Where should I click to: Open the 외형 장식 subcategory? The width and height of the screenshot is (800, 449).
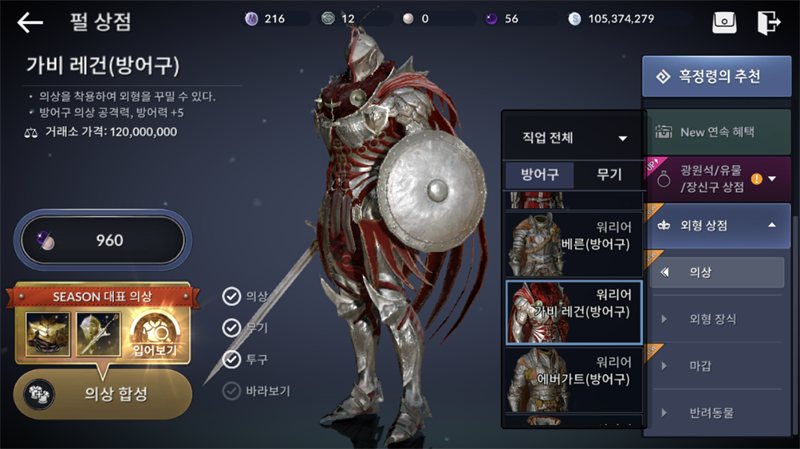[716, 319]
